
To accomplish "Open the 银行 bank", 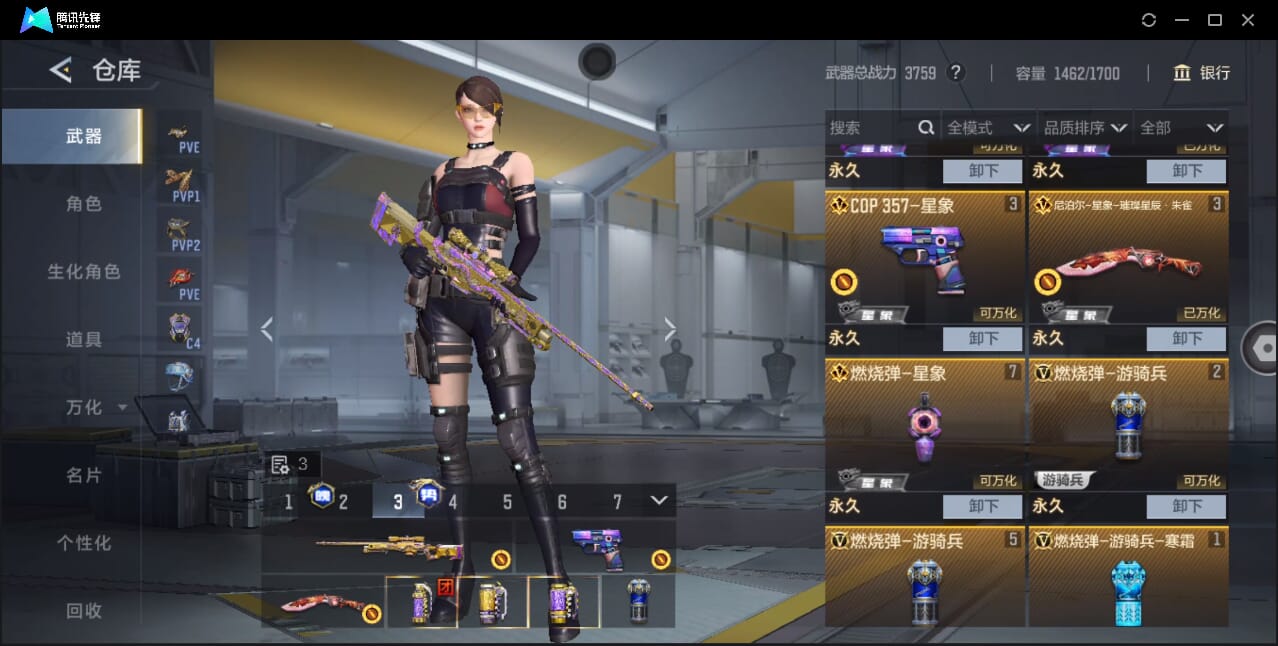I will click(1202, 73).
